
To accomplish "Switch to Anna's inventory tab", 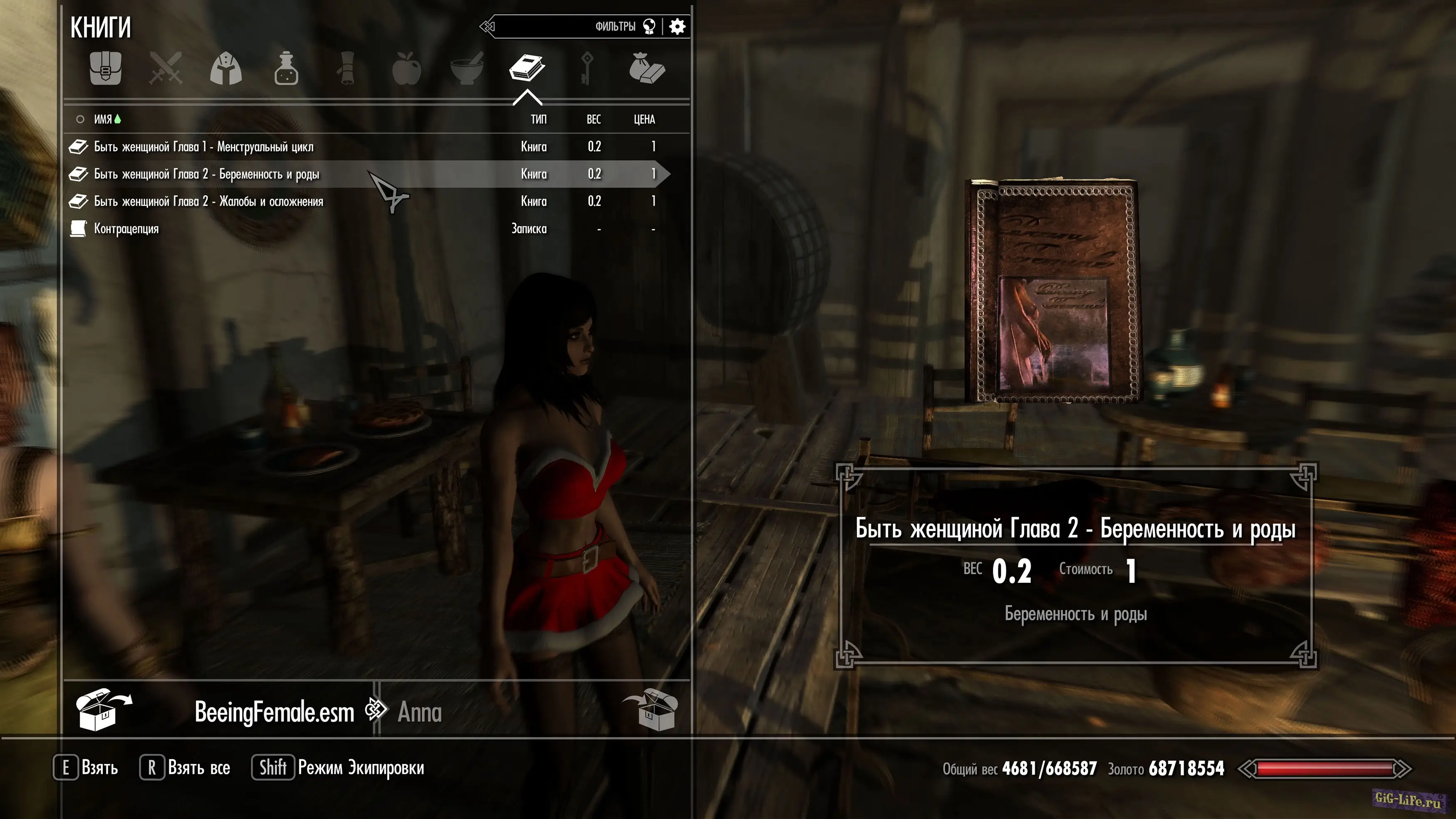I will pos(419,712).
